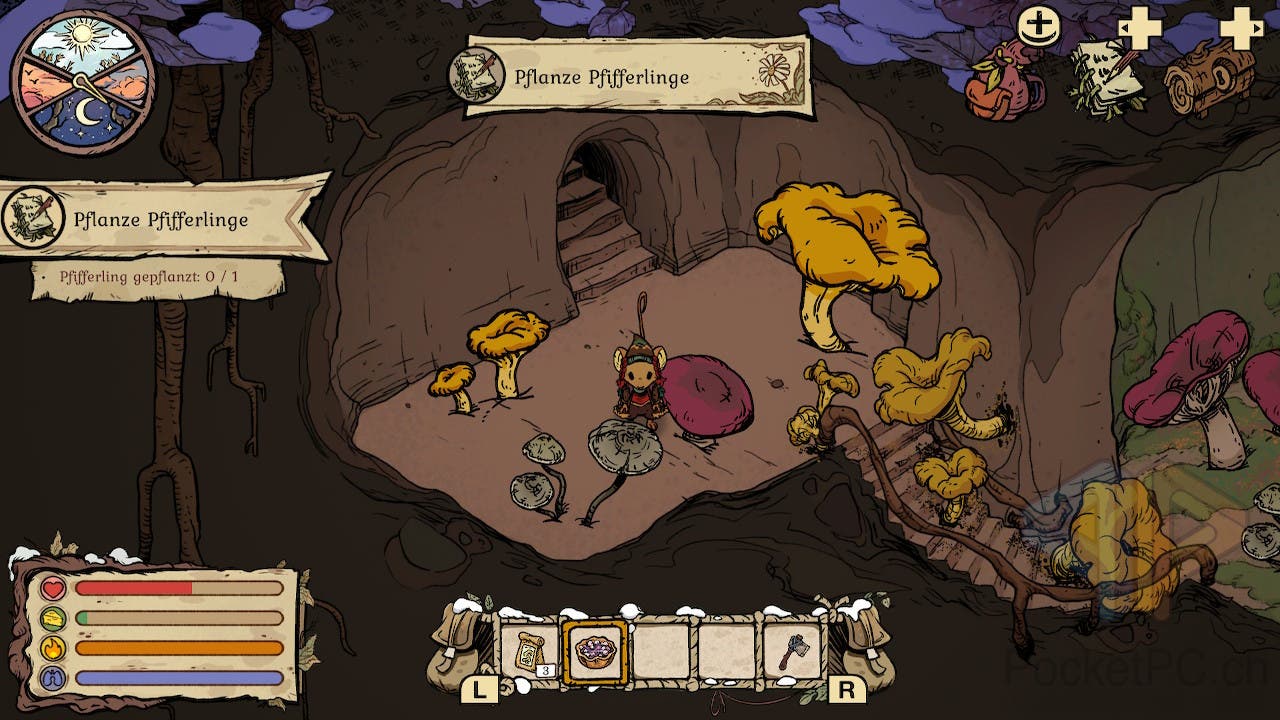Screen dimensions: 1280x720
Task: Select the seed packet hotbar slot
Action: click(x=529, y=653)
